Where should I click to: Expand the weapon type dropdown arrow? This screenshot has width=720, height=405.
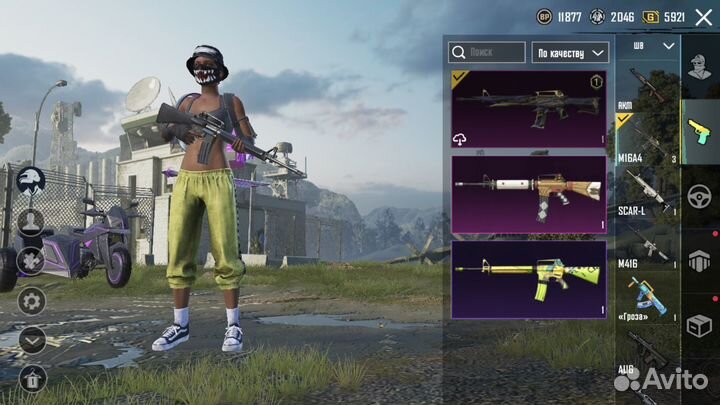click(668, 46)
